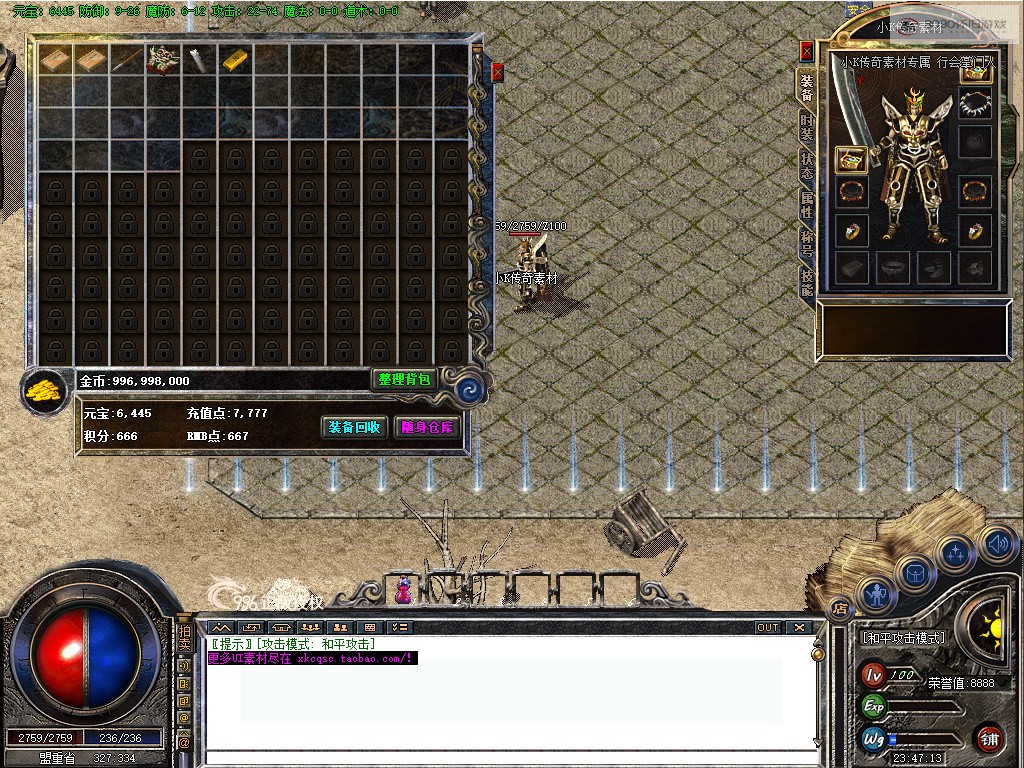Toggle the sound speaker round button
Viewport: 1024px width, 768px height.
996,544
